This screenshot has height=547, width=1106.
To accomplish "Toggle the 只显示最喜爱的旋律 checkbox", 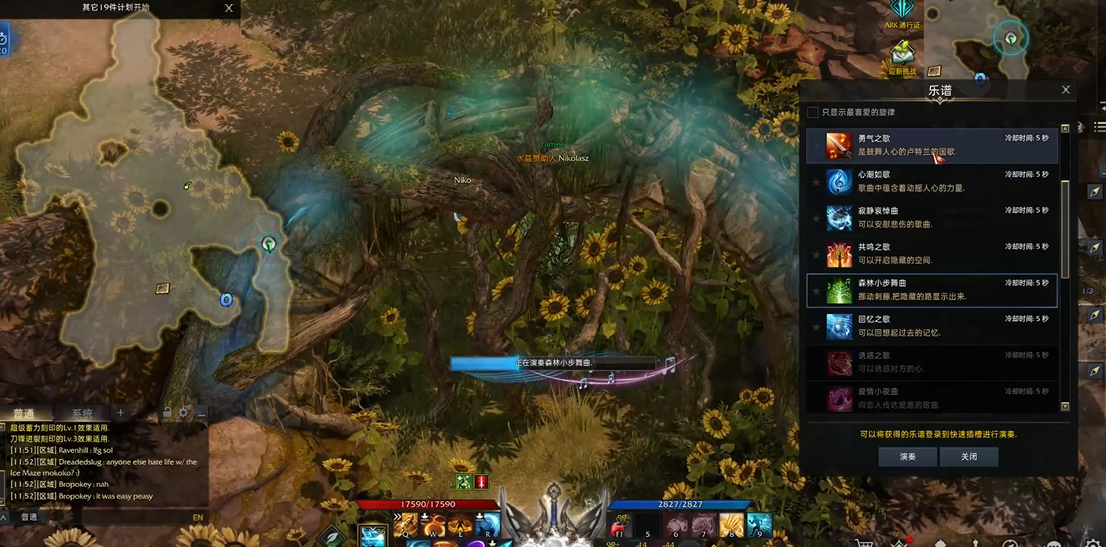I will tap(813, 113).
